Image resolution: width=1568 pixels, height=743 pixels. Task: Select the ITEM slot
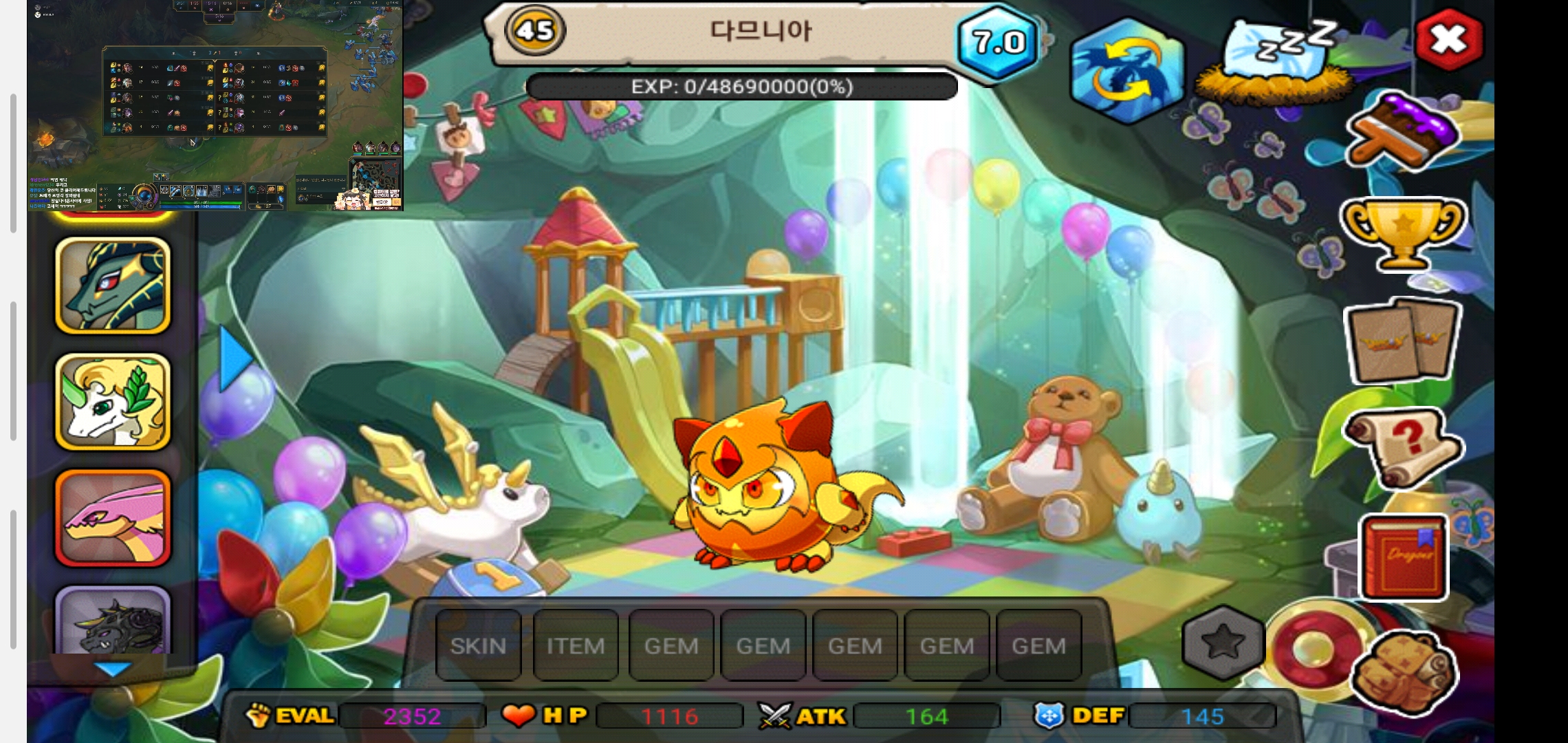pyautogui.click(x=576, y=645)
